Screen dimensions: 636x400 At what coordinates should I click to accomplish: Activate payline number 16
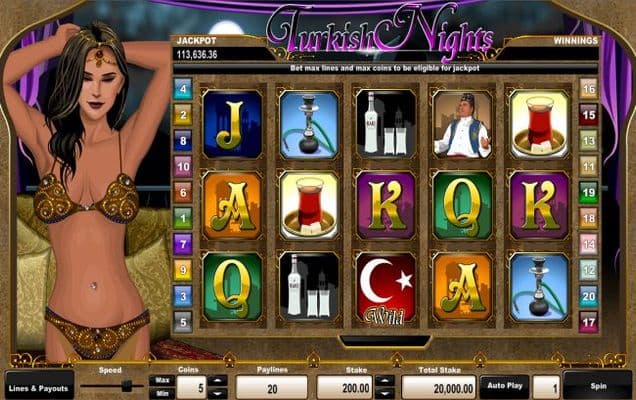[x=588, y=88]
